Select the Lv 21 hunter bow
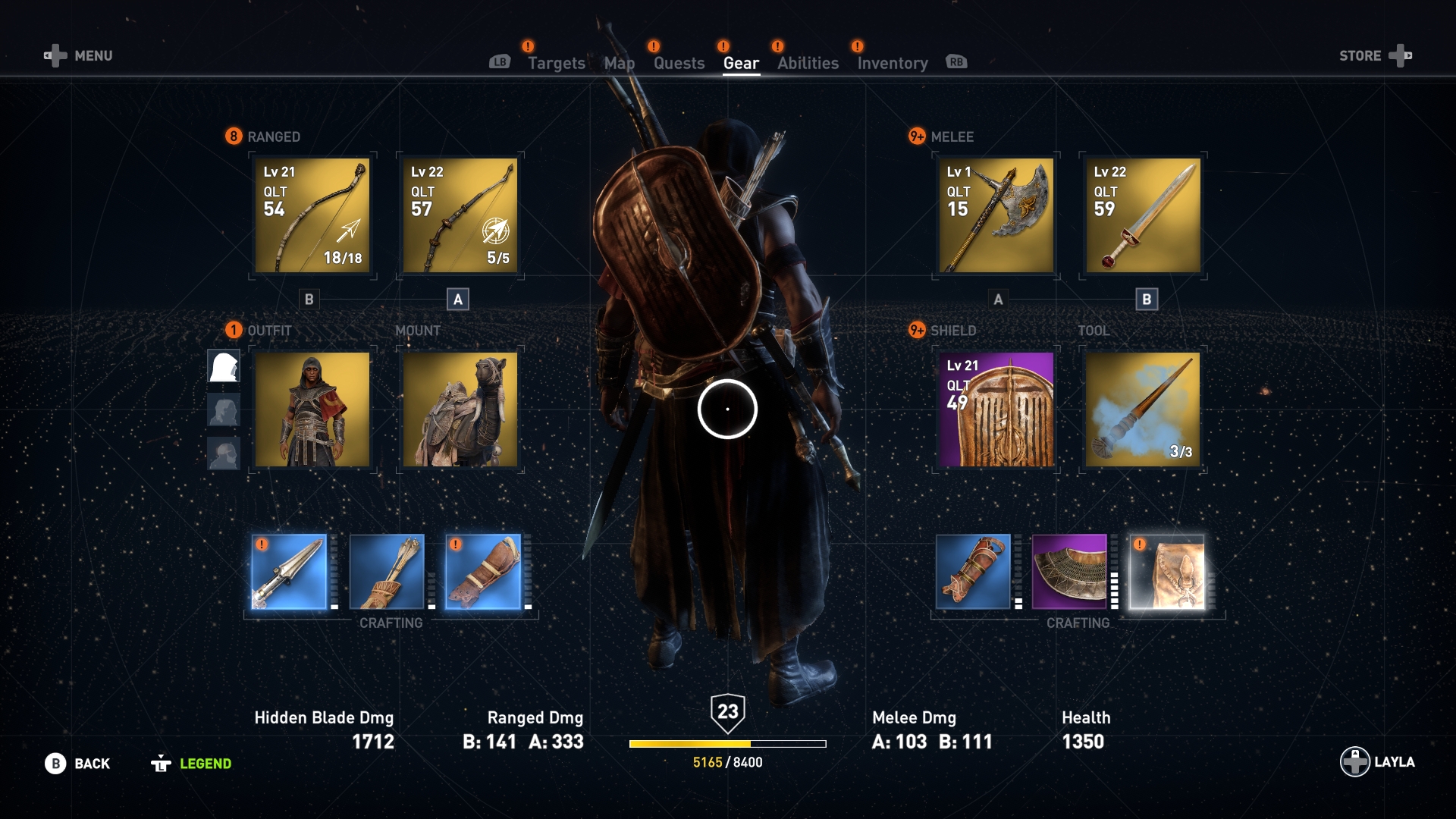 (311, 215)
